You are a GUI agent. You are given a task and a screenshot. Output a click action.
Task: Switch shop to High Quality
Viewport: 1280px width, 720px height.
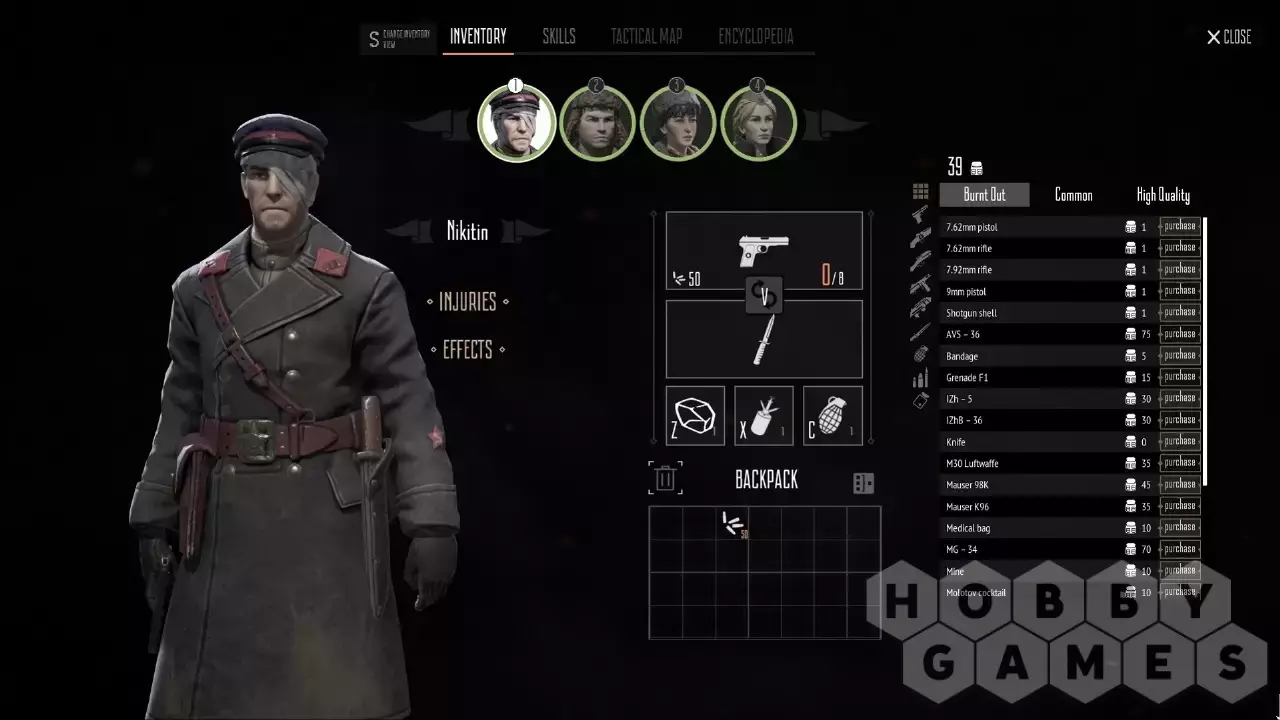coord(1163,195)
